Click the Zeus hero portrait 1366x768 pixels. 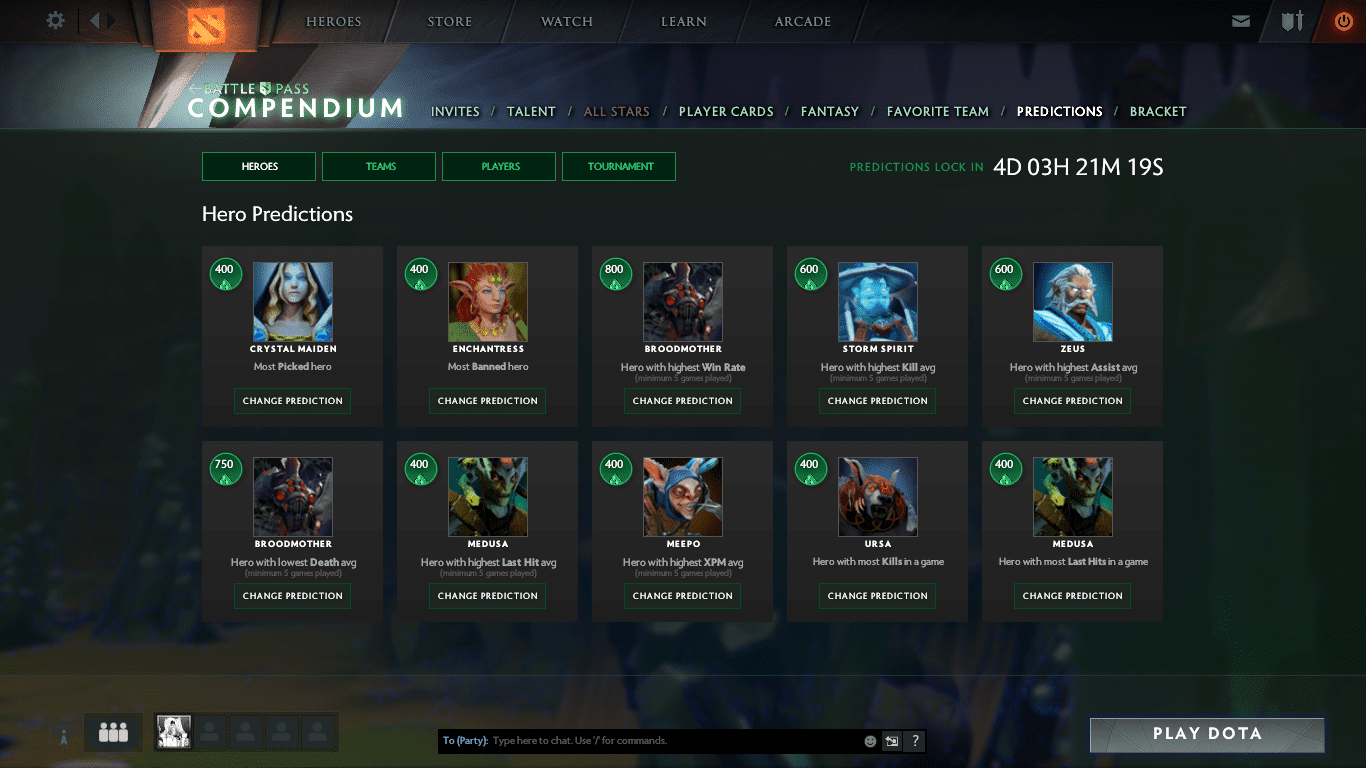point(1073,302)
